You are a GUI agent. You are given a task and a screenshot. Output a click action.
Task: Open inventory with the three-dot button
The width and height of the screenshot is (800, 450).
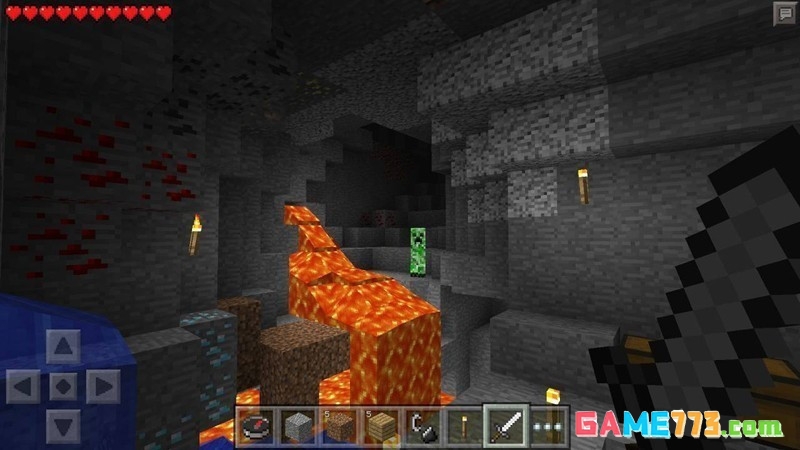coord(546,427)
